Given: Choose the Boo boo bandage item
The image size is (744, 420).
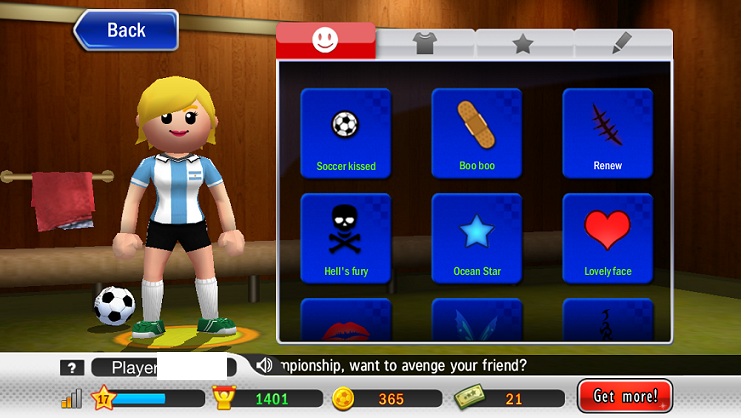Looking at the screenshot, I should 477,133.
